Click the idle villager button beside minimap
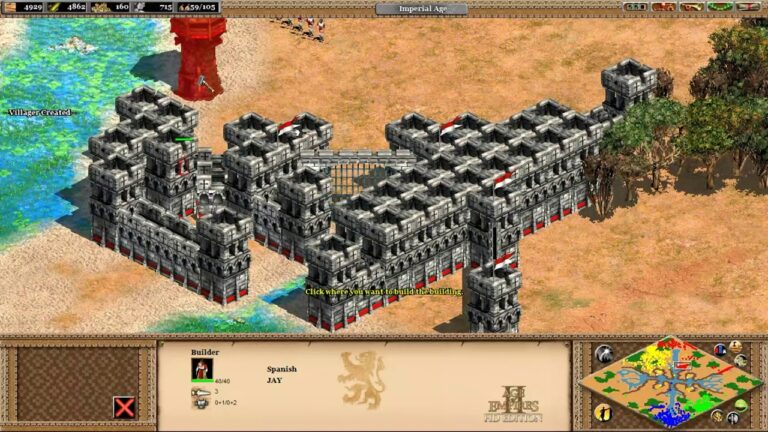Viewport: 768px width, 432px height. pyautogui.click(x=603, y=412)
